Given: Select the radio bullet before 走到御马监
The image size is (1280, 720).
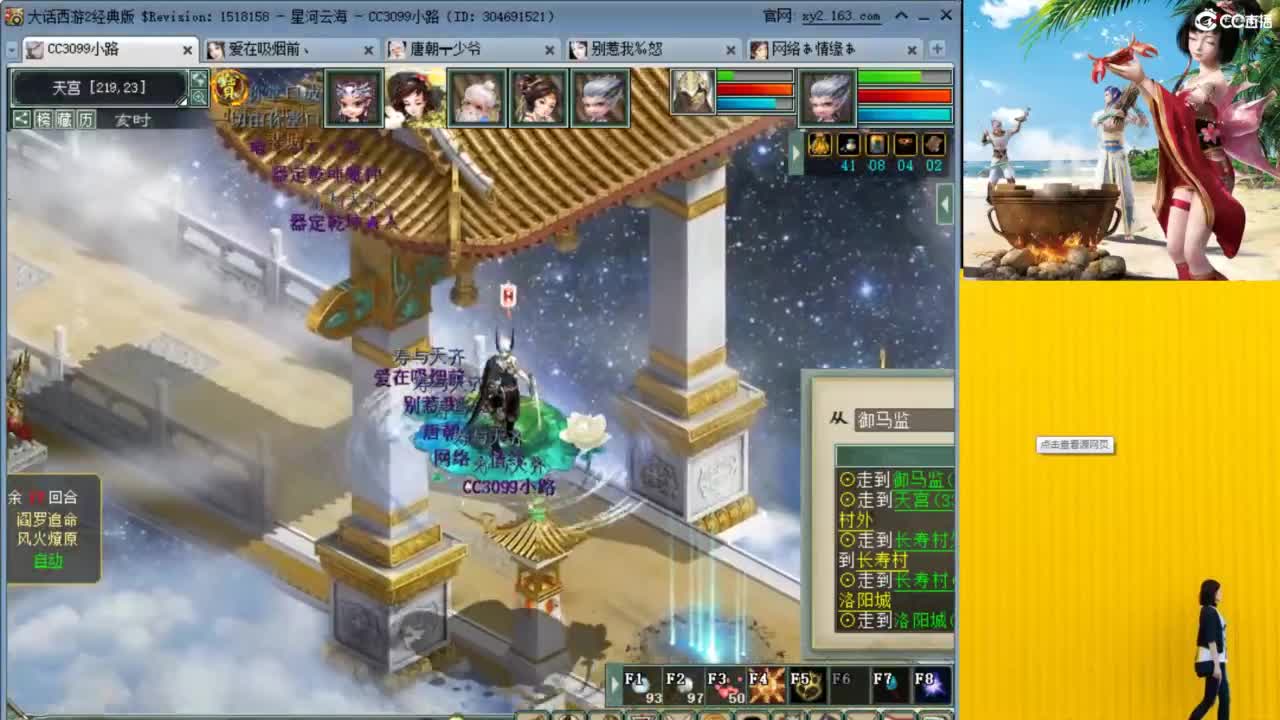Looking at the screenshot, I should coord(847,480).
